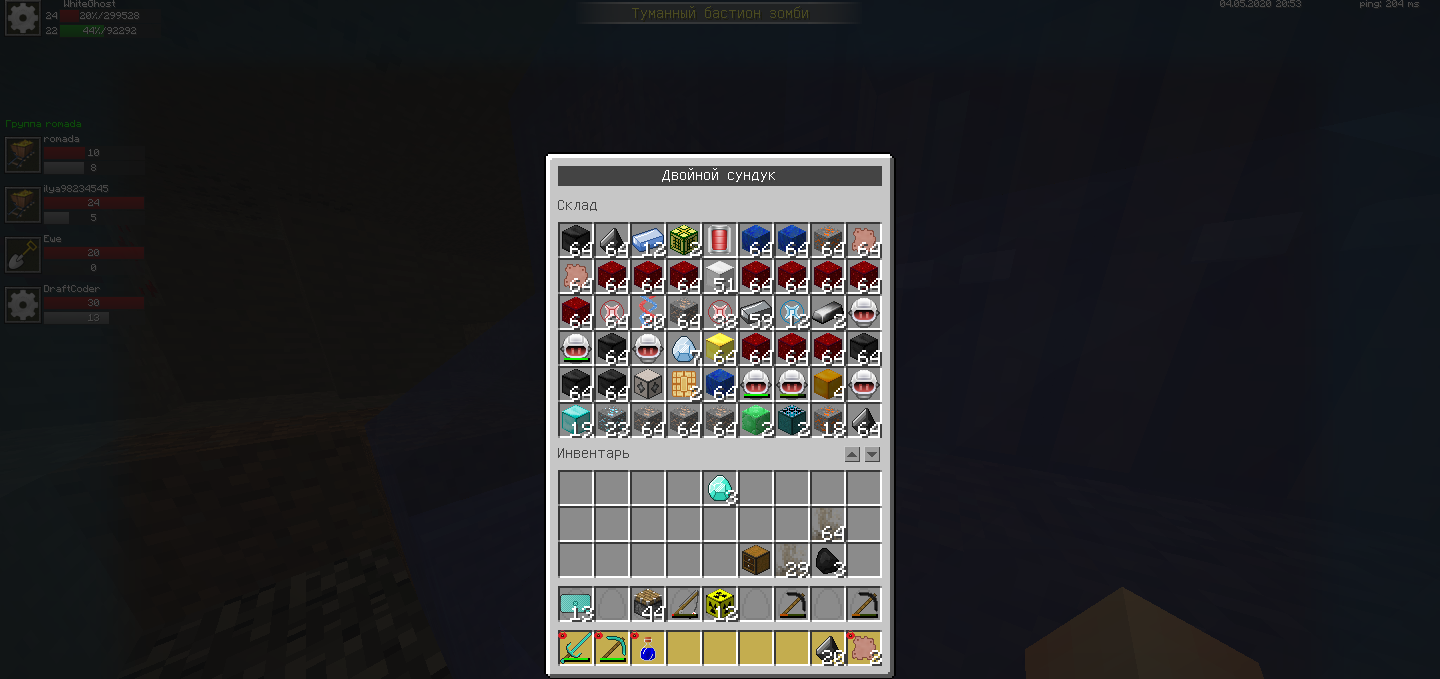1440x679 pixels.
Task: Pick up the diamond block stack of 19
Action: [576, 420]
